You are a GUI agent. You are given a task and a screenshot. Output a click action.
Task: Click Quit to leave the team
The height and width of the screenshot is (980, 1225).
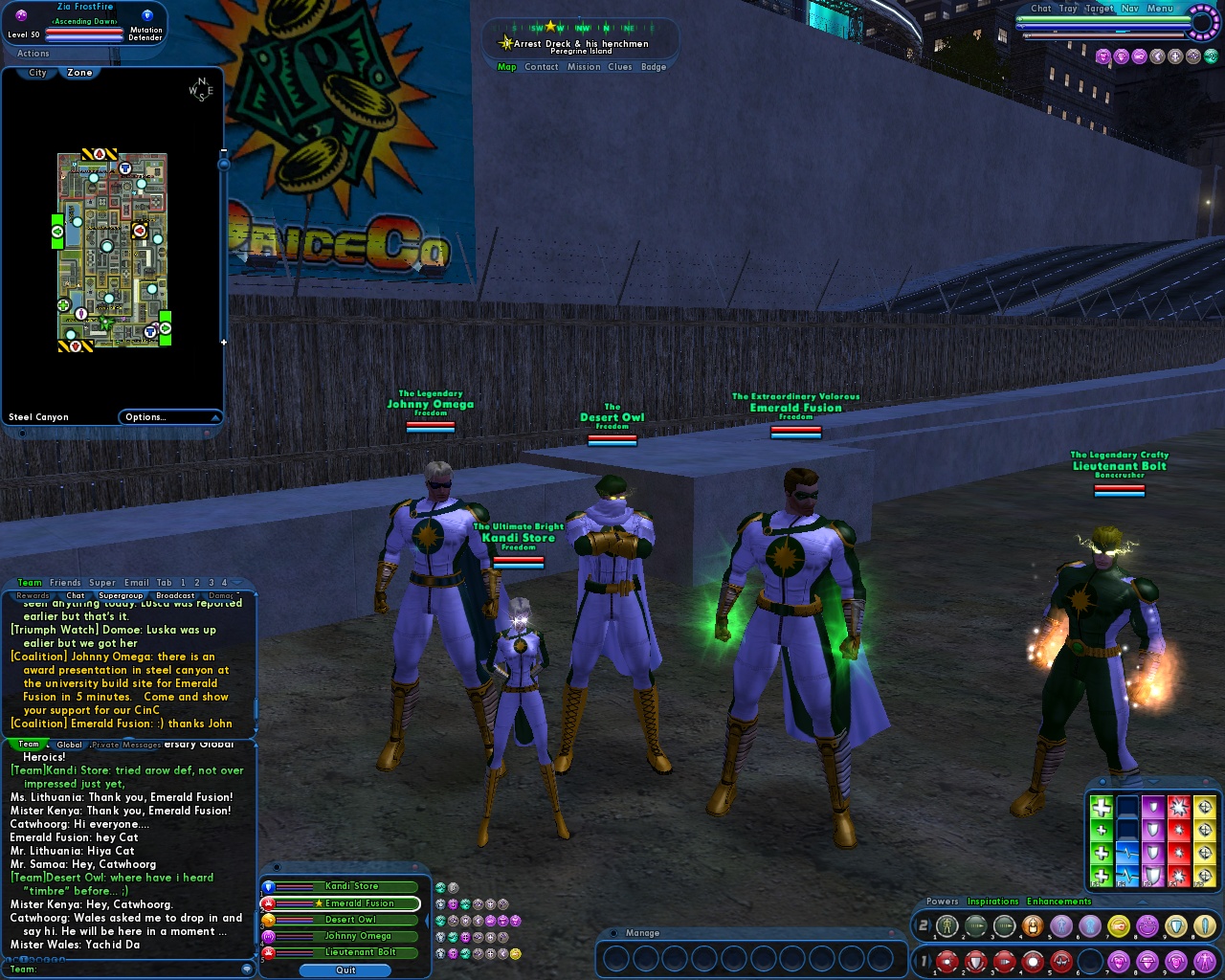point(345,969)
